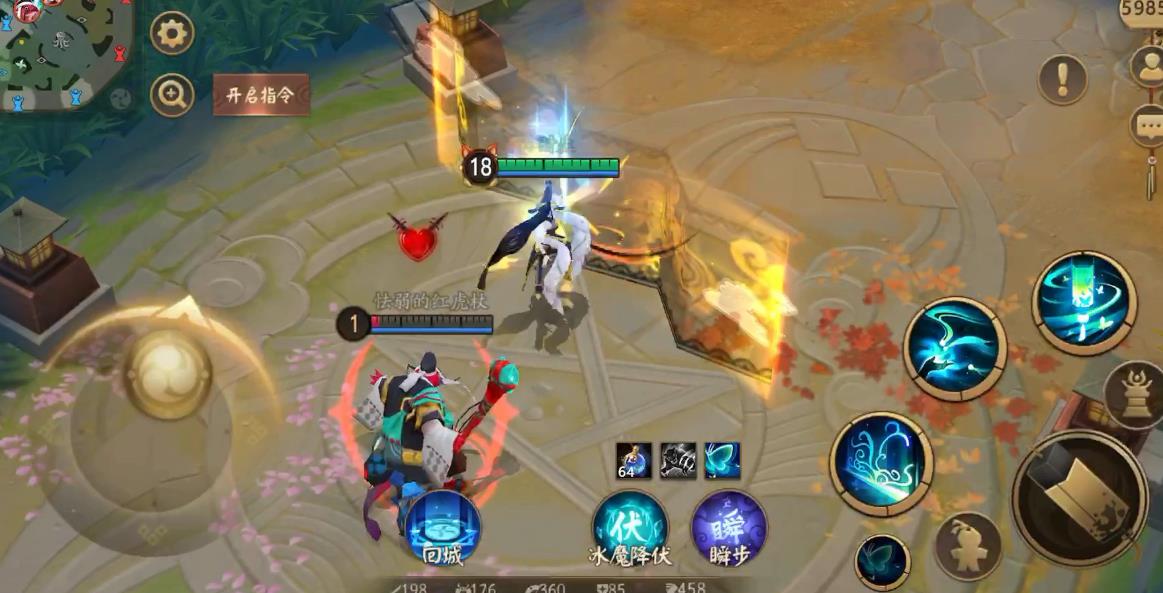Cast the glowing pillar ultimate skill

(x=1084, y=303)
